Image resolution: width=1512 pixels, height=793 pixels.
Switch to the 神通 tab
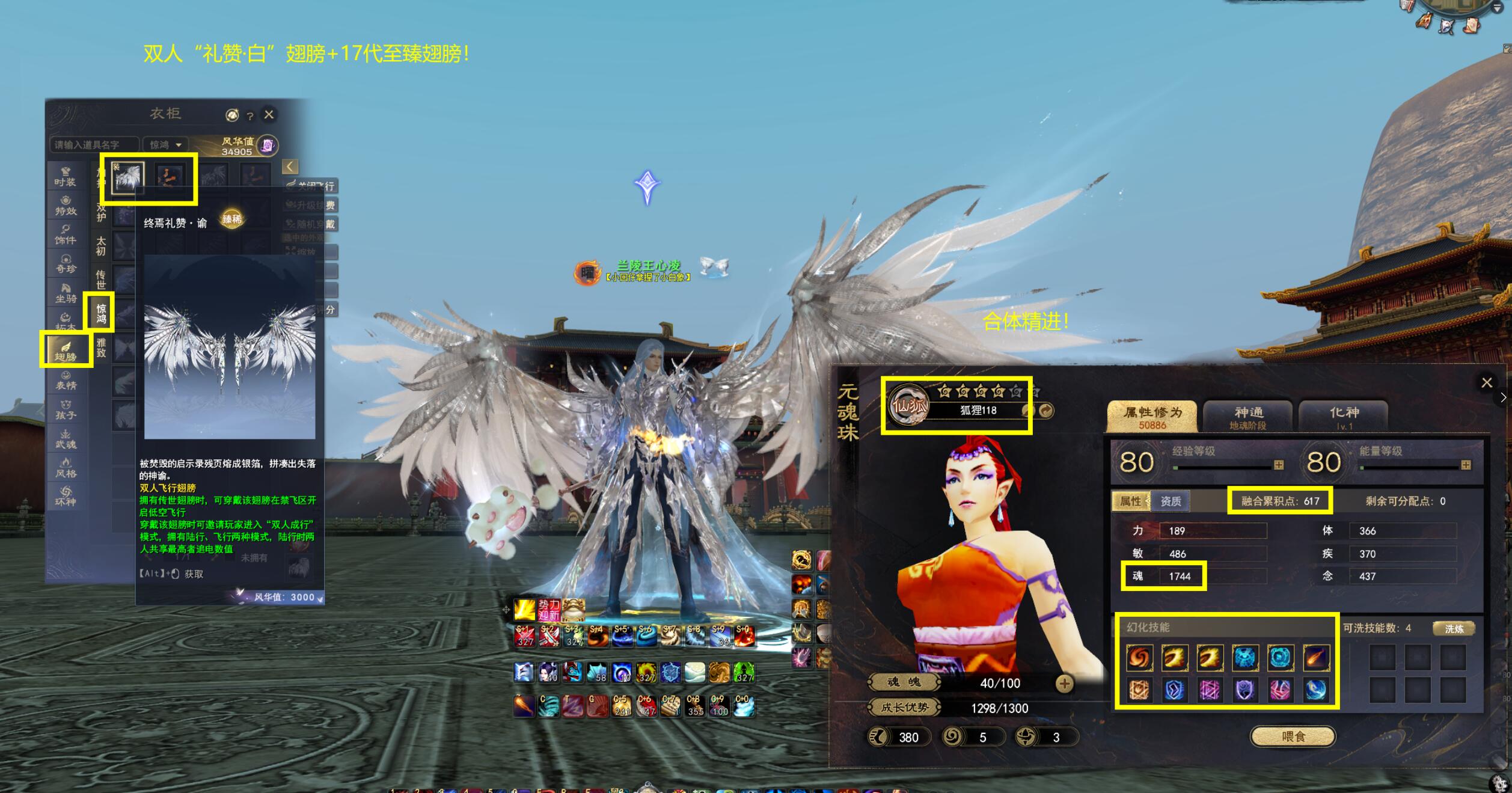1248,416
